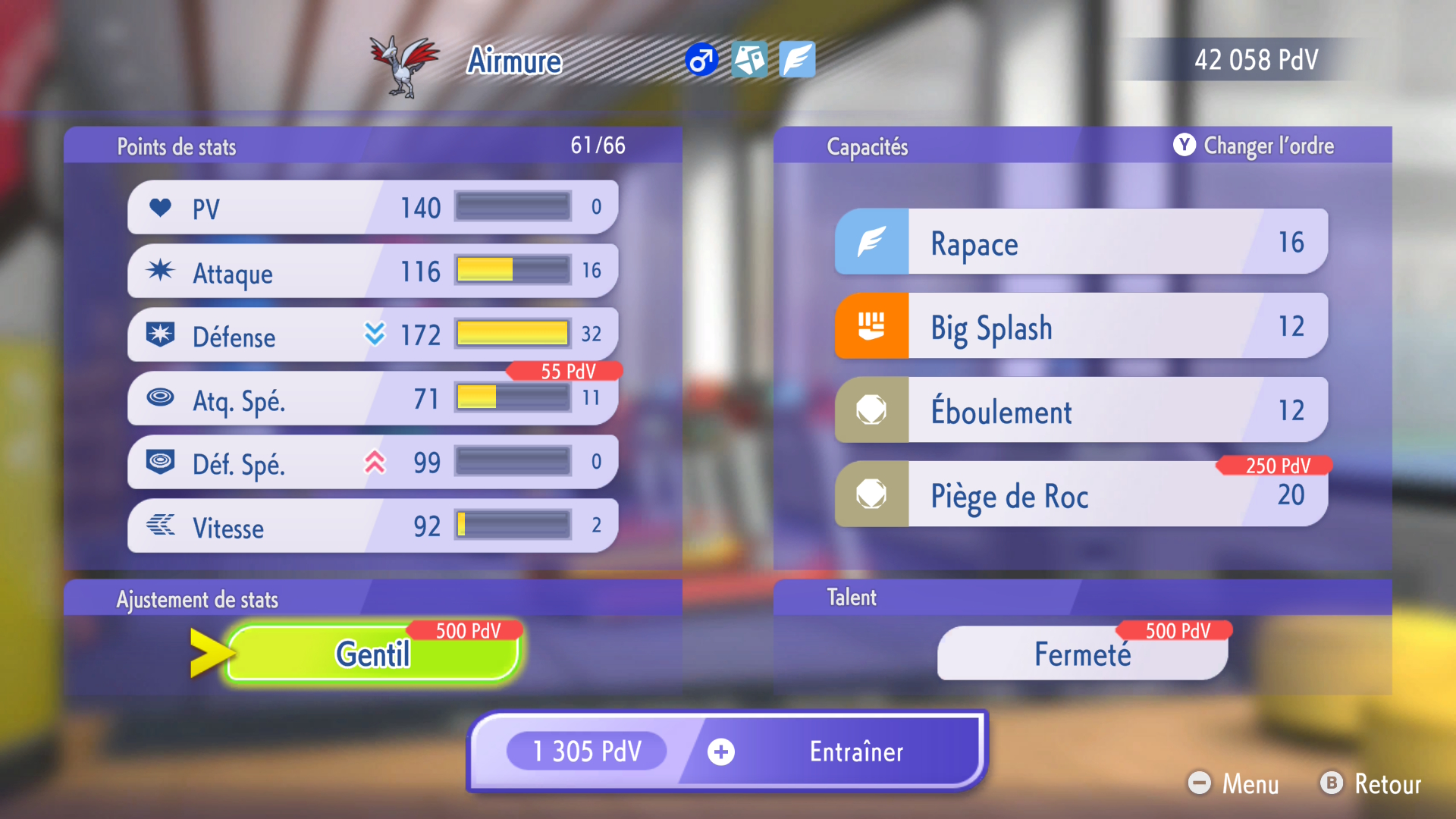
Task: Go back with Retour
Action: click(1371, 783)
